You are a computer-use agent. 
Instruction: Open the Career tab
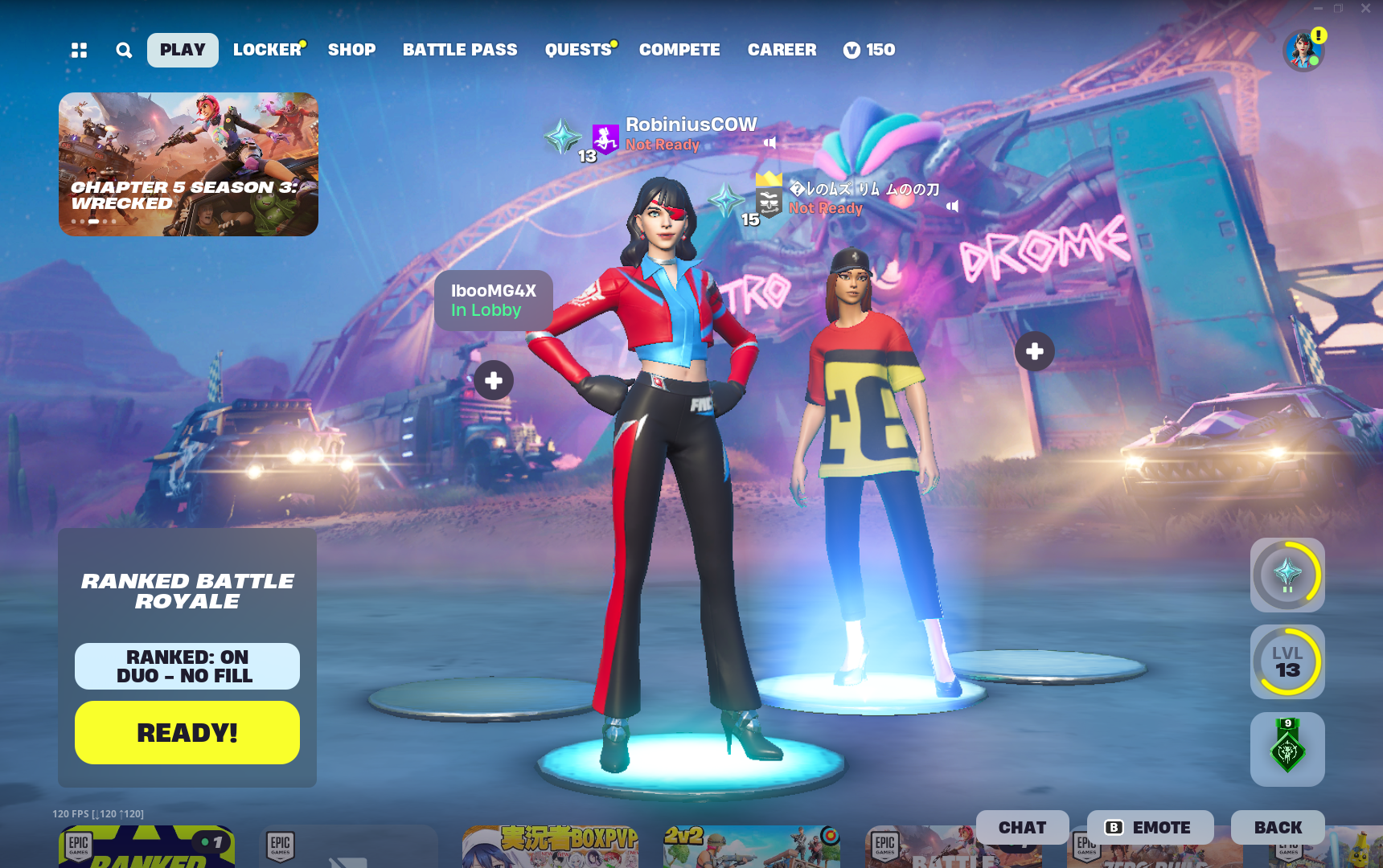(x=782, y=50)
